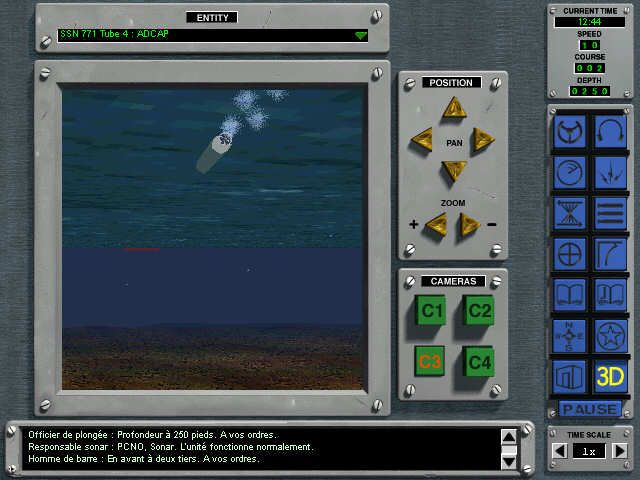The height and width of the screenshot is (480, 640).
Task: Open the compass navigation icon
Action: coord(570,335)
